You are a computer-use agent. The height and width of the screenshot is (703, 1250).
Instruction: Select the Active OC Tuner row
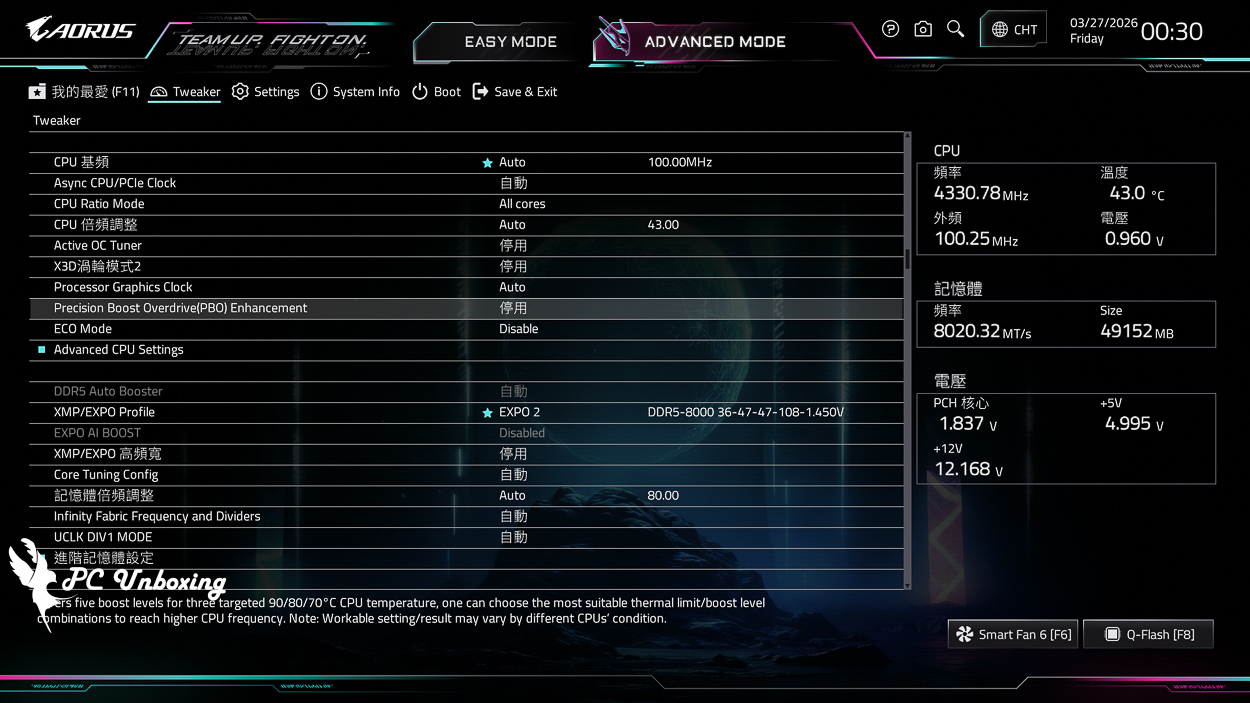click(x=98, y=246)
